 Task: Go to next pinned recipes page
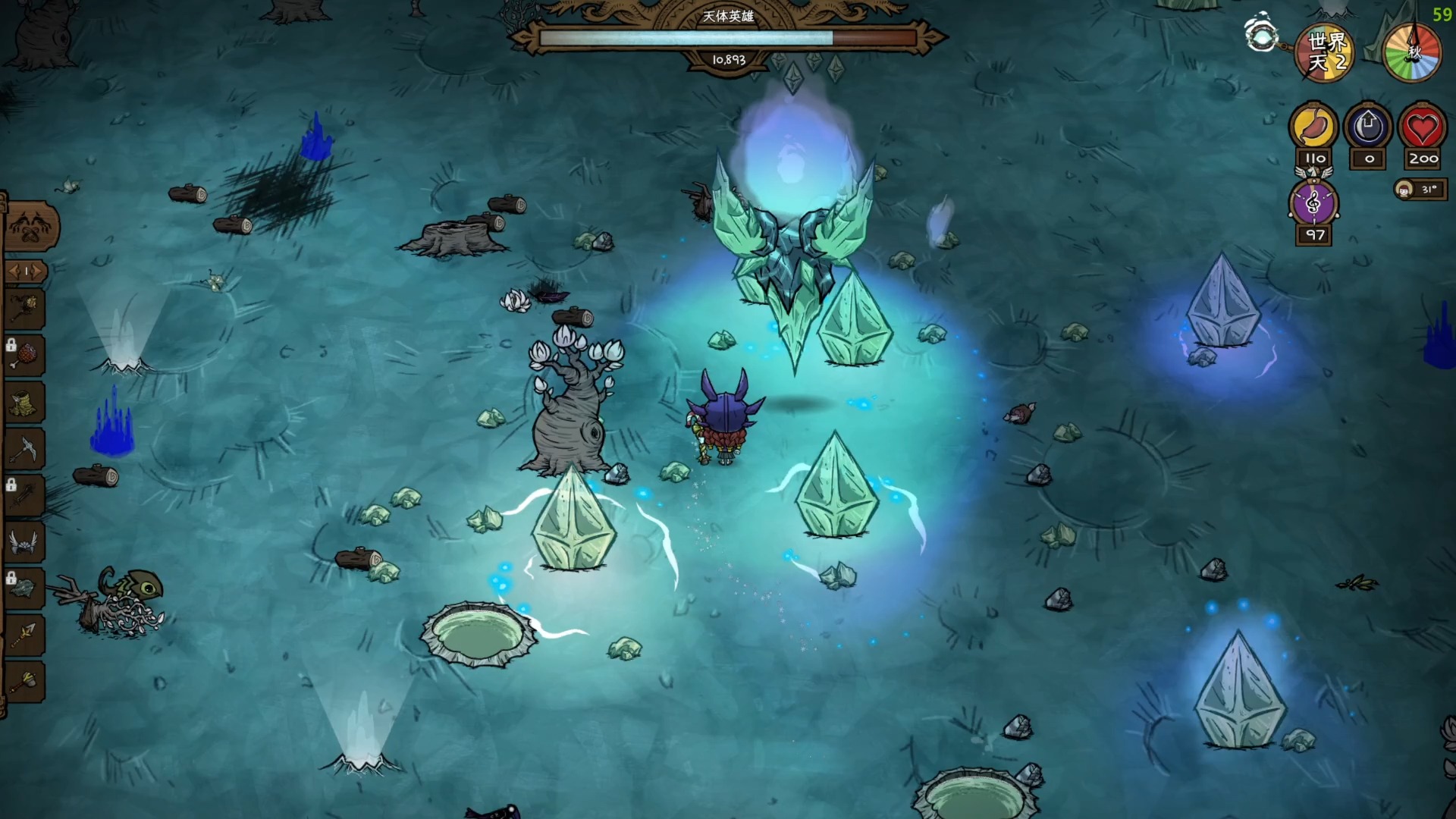click(36, 271)
